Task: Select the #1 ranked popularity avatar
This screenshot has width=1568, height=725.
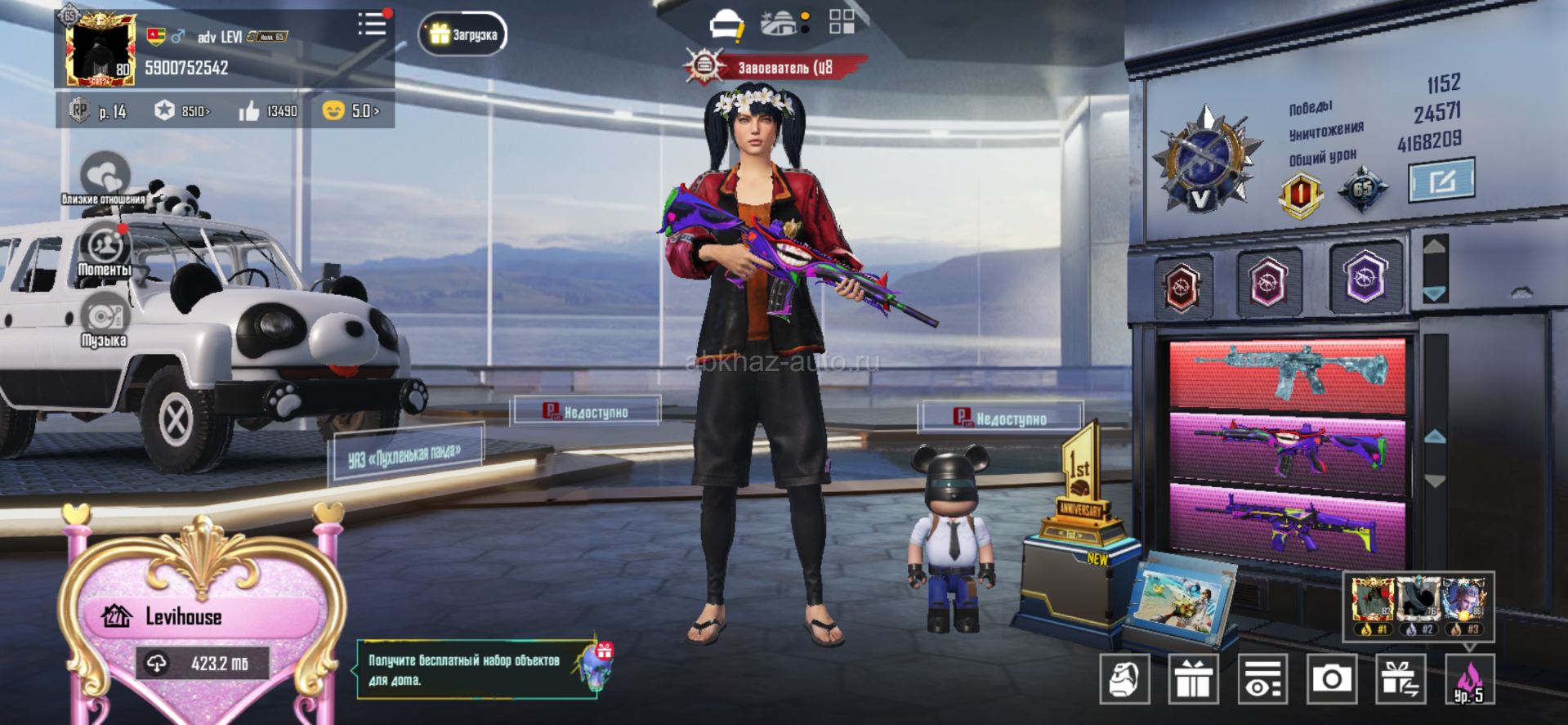Action: 1372,606
